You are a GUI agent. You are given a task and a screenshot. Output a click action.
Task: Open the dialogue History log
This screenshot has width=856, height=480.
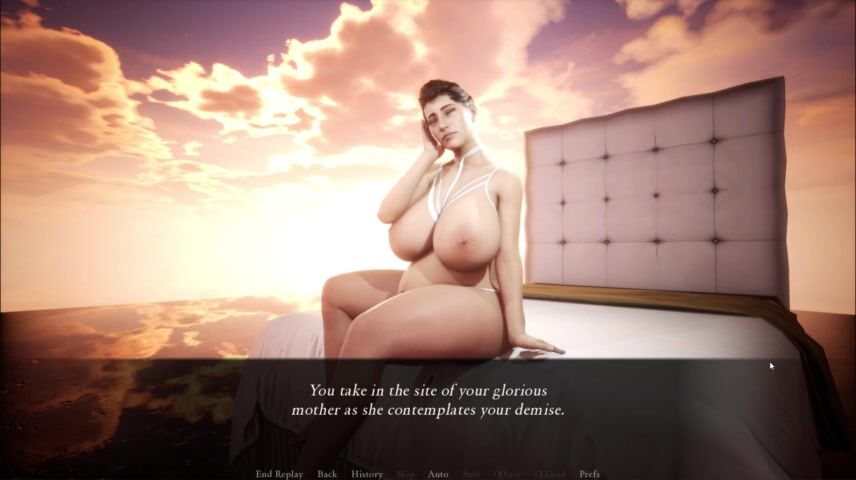(367, 474)
